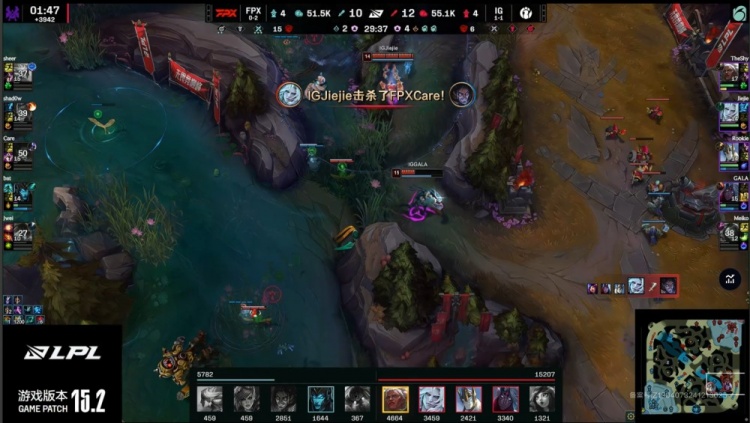The image size is (750, 423).
Task: Select the champion portrait with 2851 gold
Action: click(x=284, y=398)
